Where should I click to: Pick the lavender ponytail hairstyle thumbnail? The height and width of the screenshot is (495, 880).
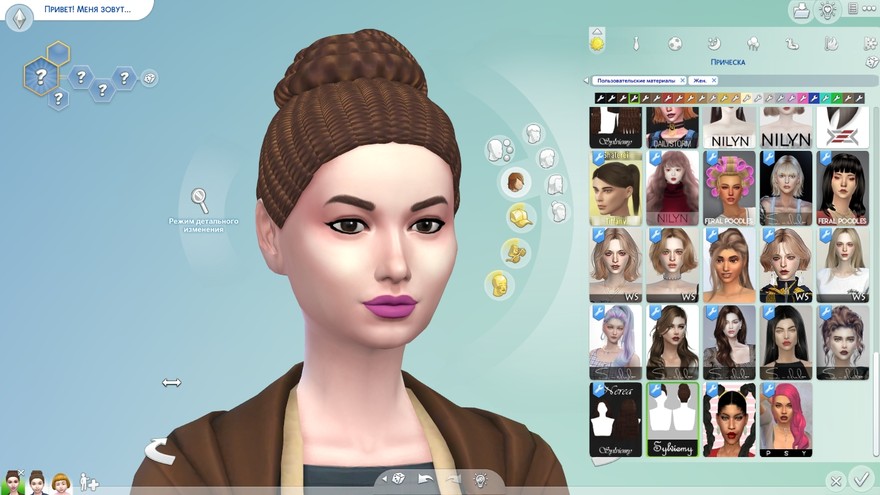coord(615,342)
